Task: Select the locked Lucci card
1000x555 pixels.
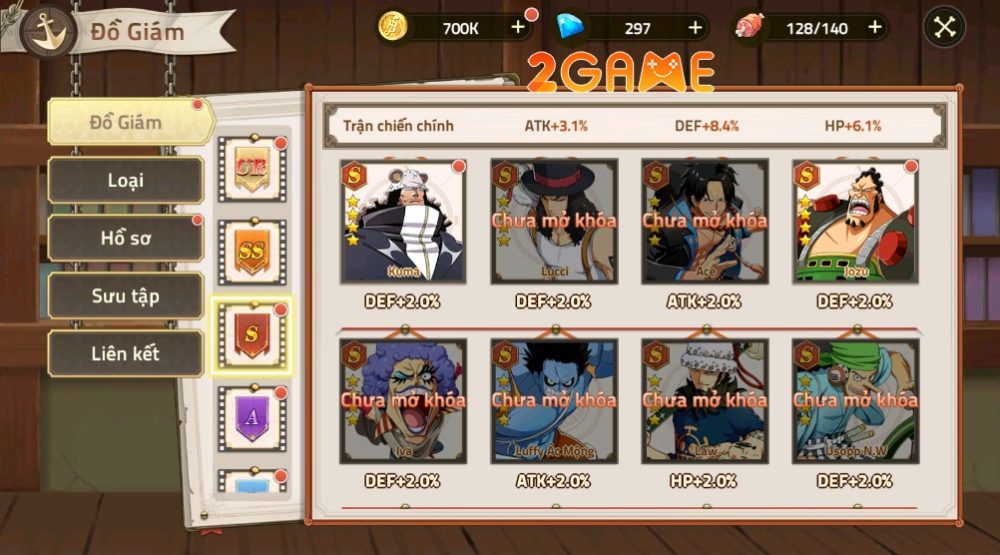Action: (x=553, y=222)
